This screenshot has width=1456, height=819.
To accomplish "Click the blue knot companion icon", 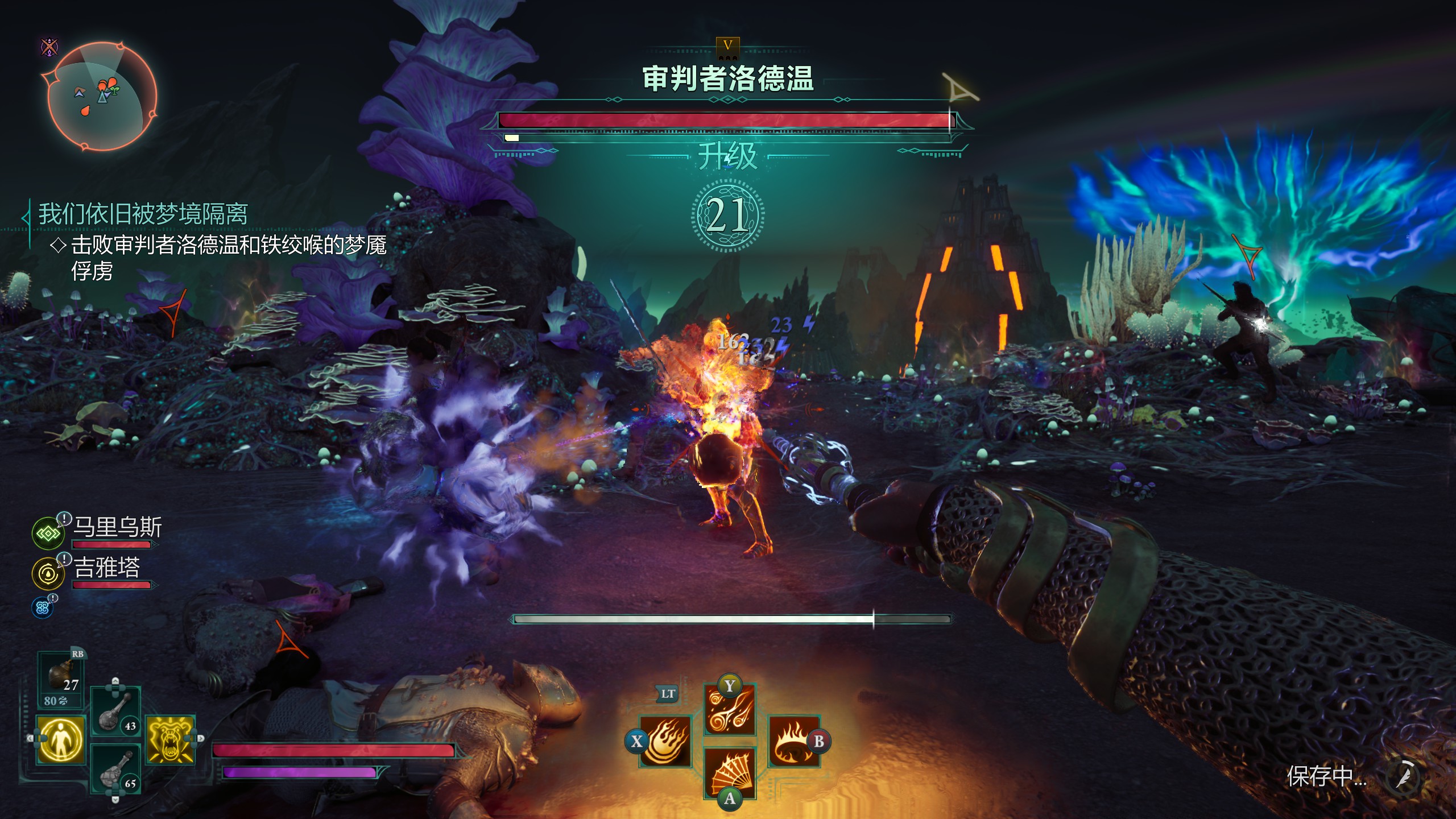I will (42, 608).
